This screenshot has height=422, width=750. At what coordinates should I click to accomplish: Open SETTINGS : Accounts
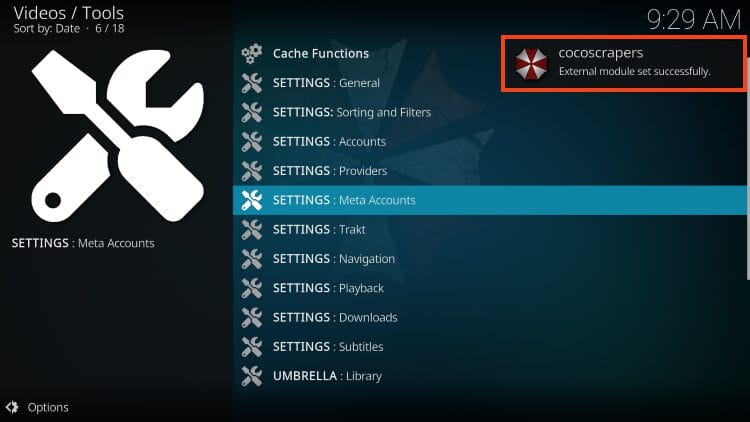(x=329, y=142)
